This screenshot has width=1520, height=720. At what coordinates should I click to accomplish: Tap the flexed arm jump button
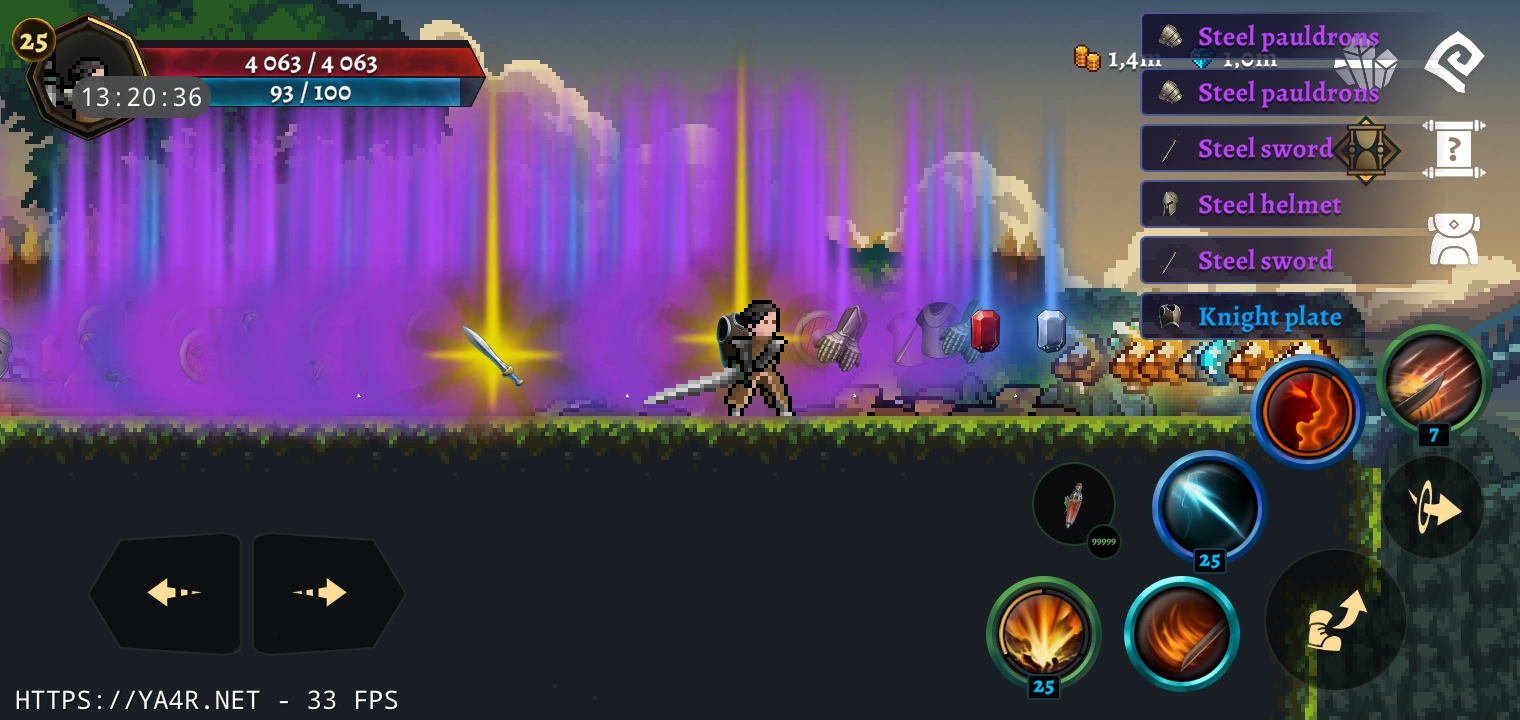click(1335, 620)
